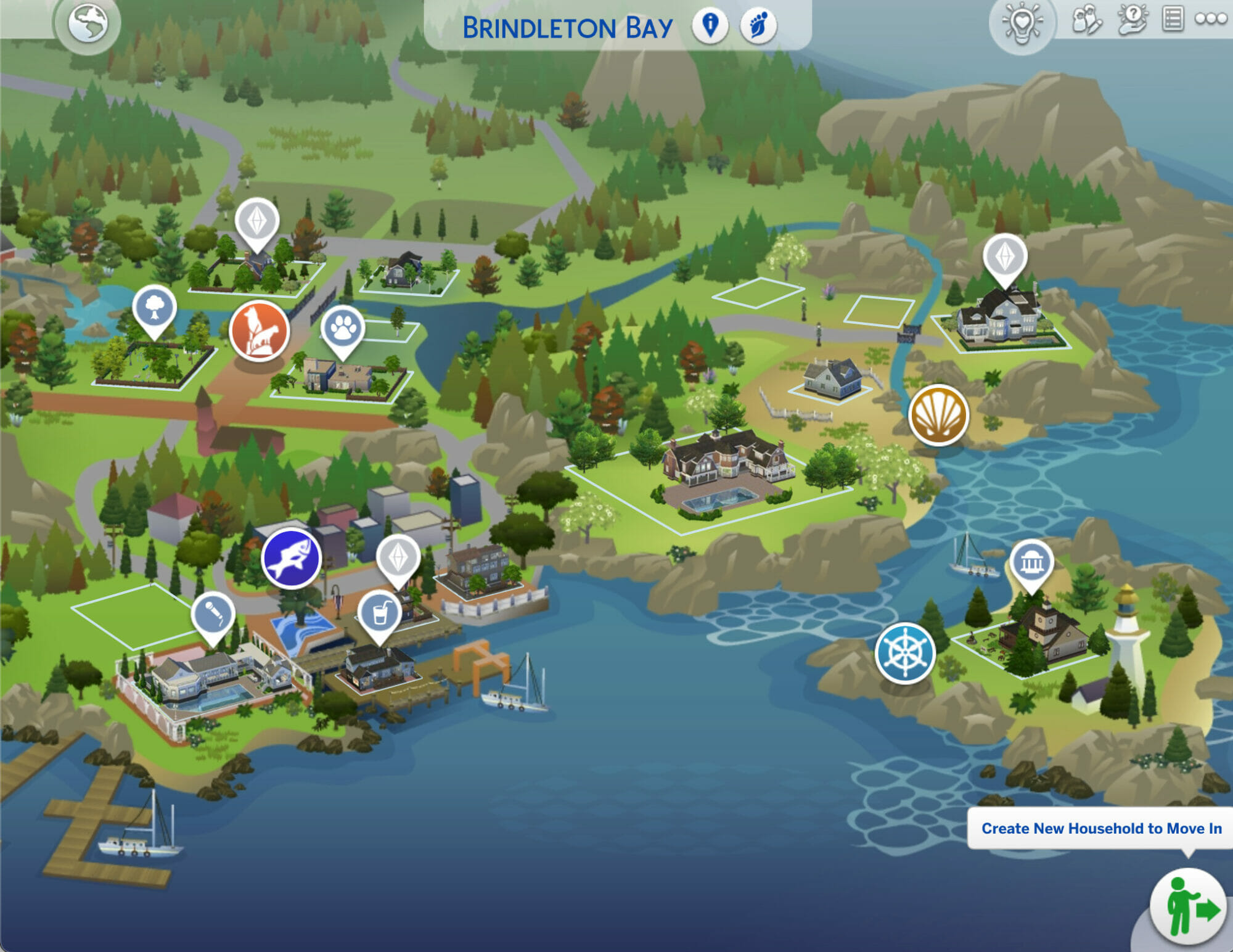
Task: Toggle the paw footprint filter icon
Action: tap(758, 26)
